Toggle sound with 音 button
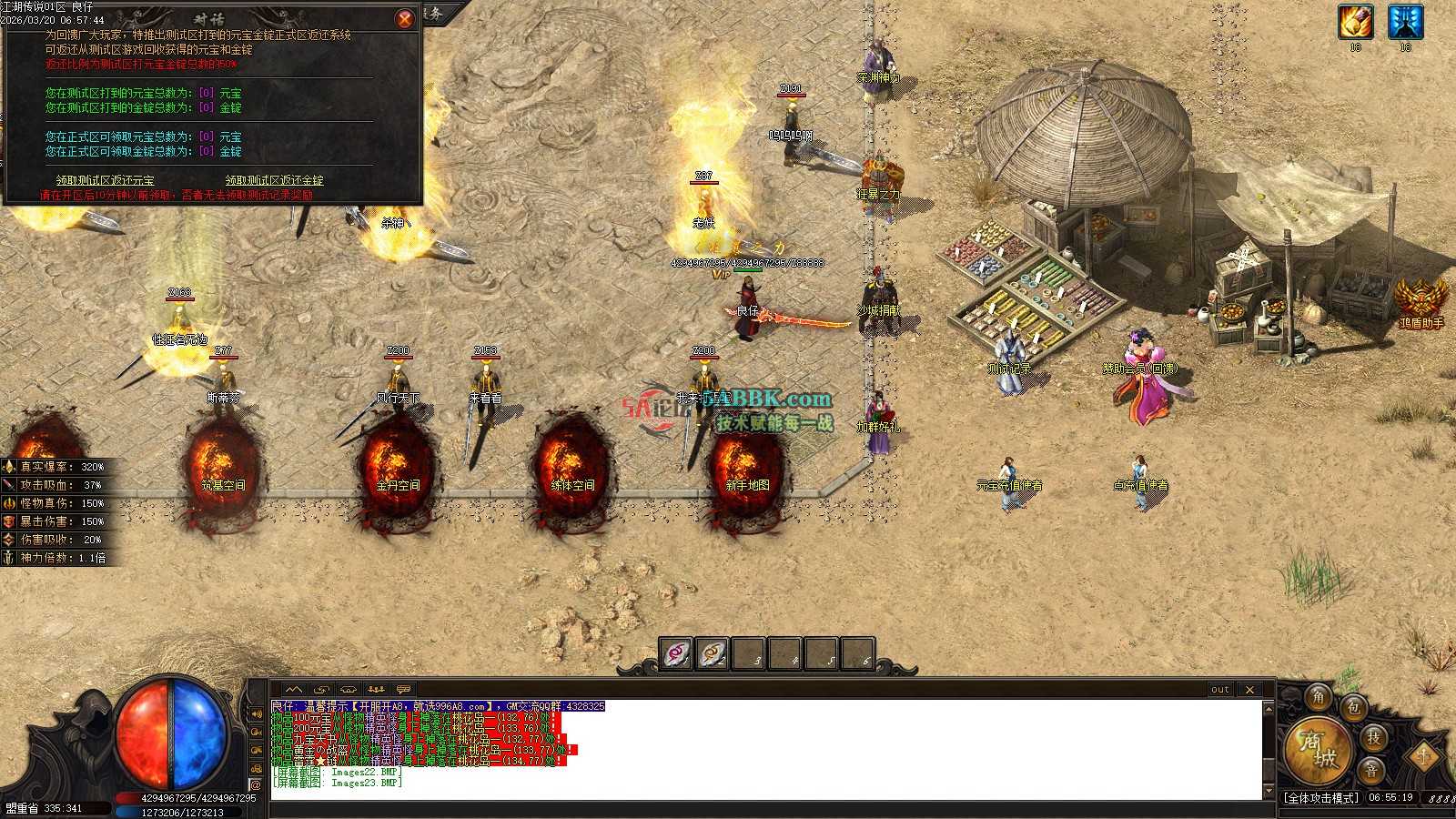This screenshot has height=819, width=1456. (1371, 770)
